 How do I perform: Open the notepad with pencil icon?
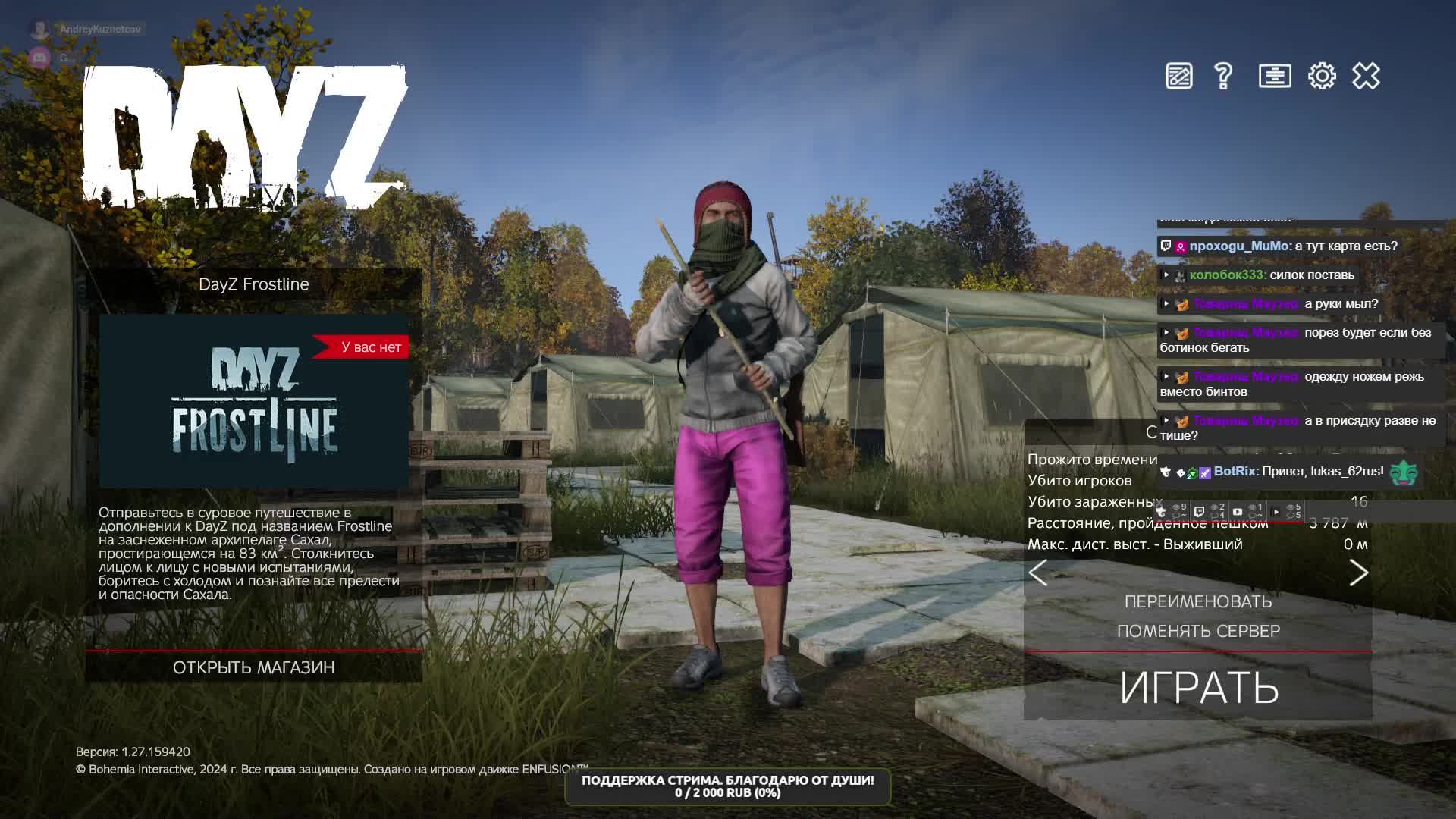tap(1178, 76)
